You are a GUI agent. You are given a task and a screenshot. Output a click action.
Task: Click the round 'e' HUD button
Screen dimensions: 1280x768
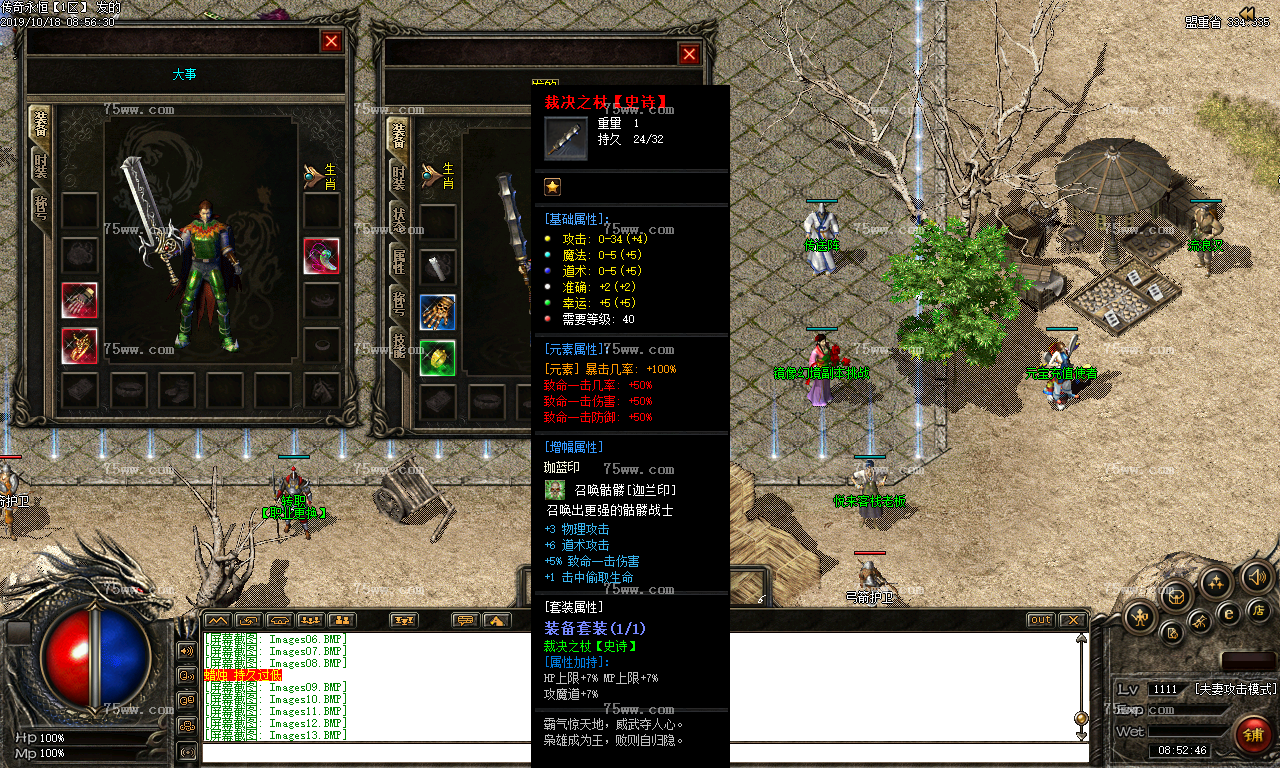coord(1230,614)
